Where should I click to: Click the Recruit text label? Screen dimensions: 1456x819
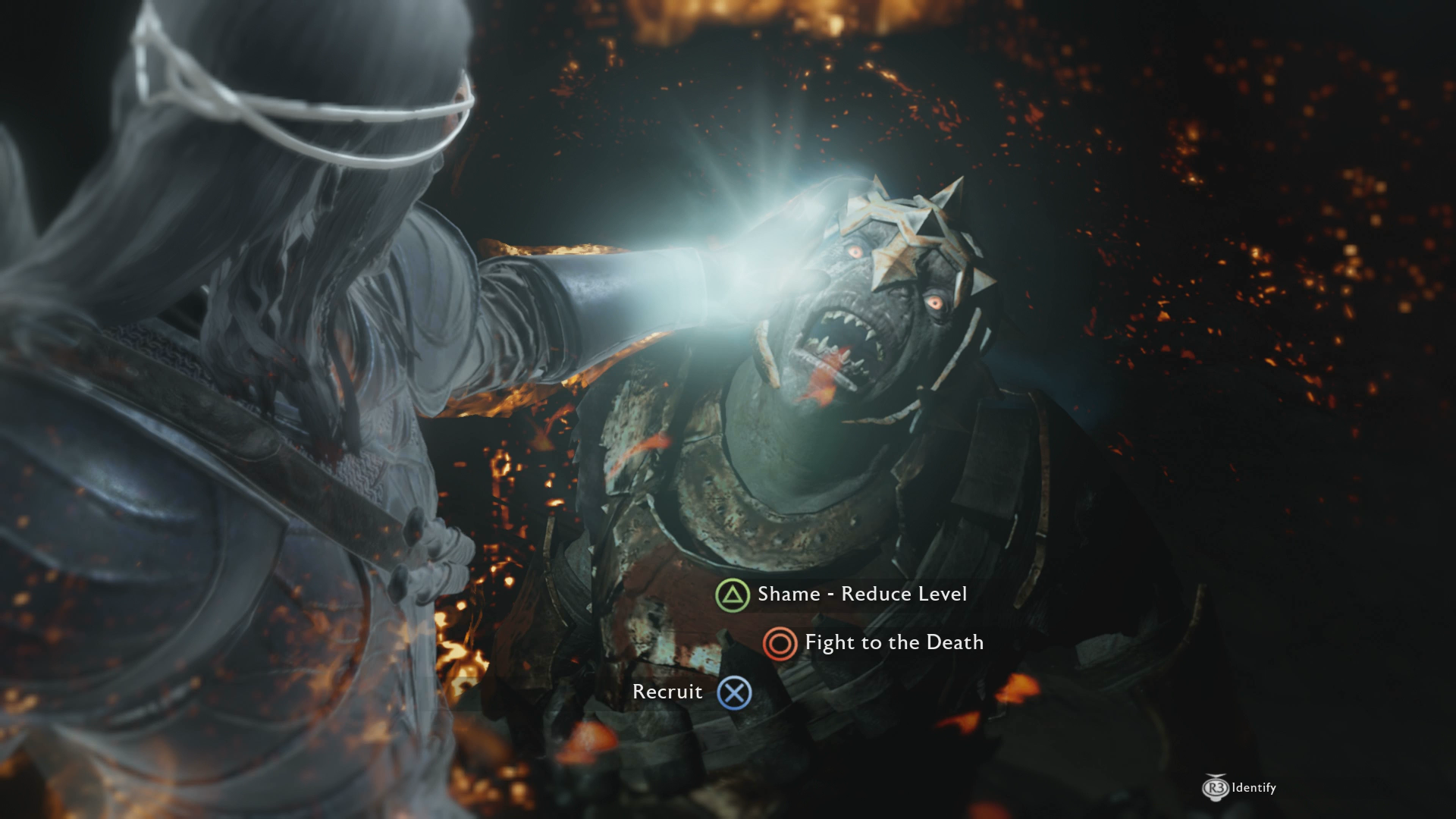coord(669,691)
